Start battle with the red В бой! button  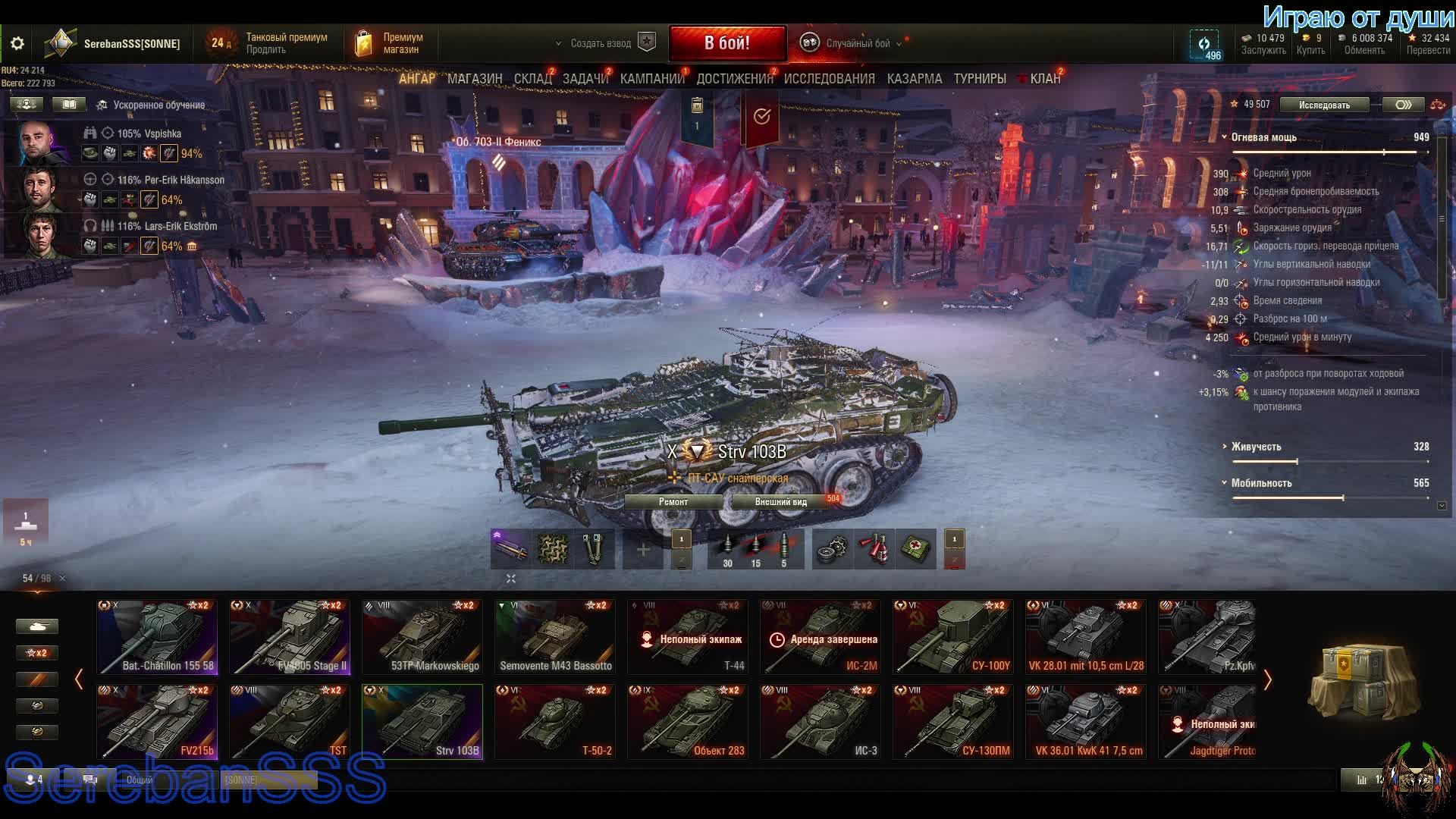coord(726,43)
